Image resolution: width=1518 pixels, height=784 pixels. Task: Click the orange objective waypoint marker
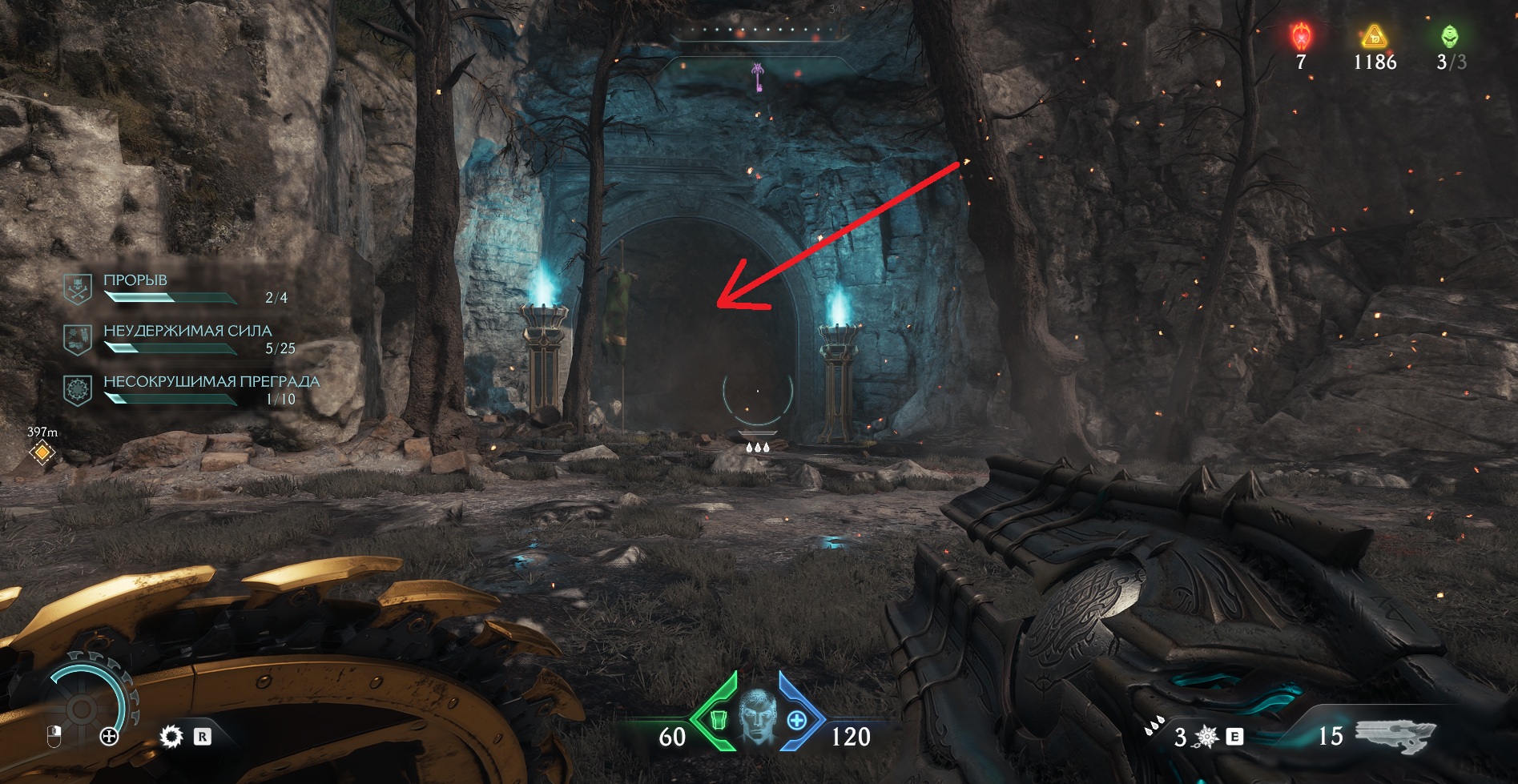click(x=42, y=453)
